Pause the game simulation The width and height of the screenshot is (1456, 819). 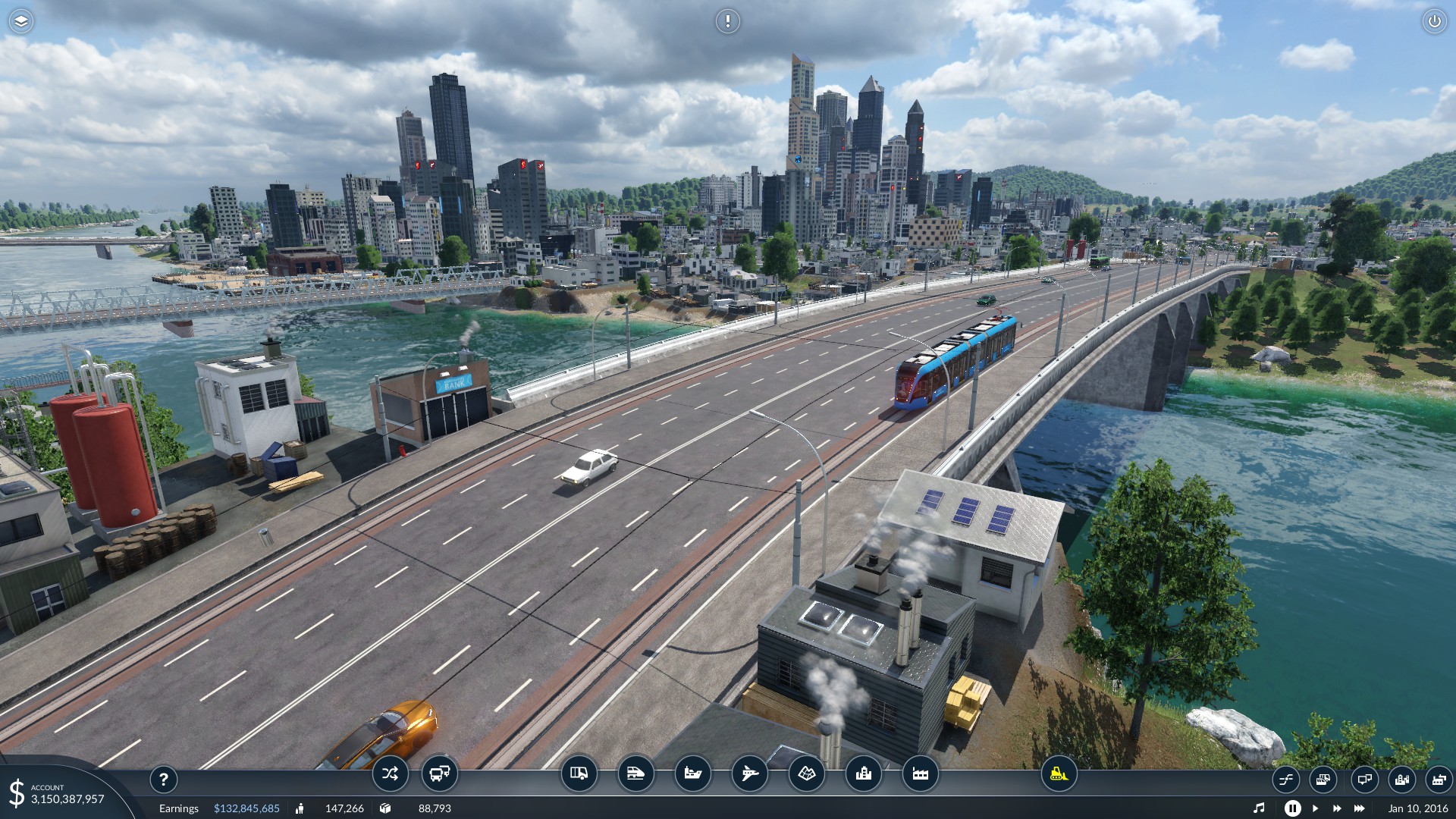tap(1292, 808)
